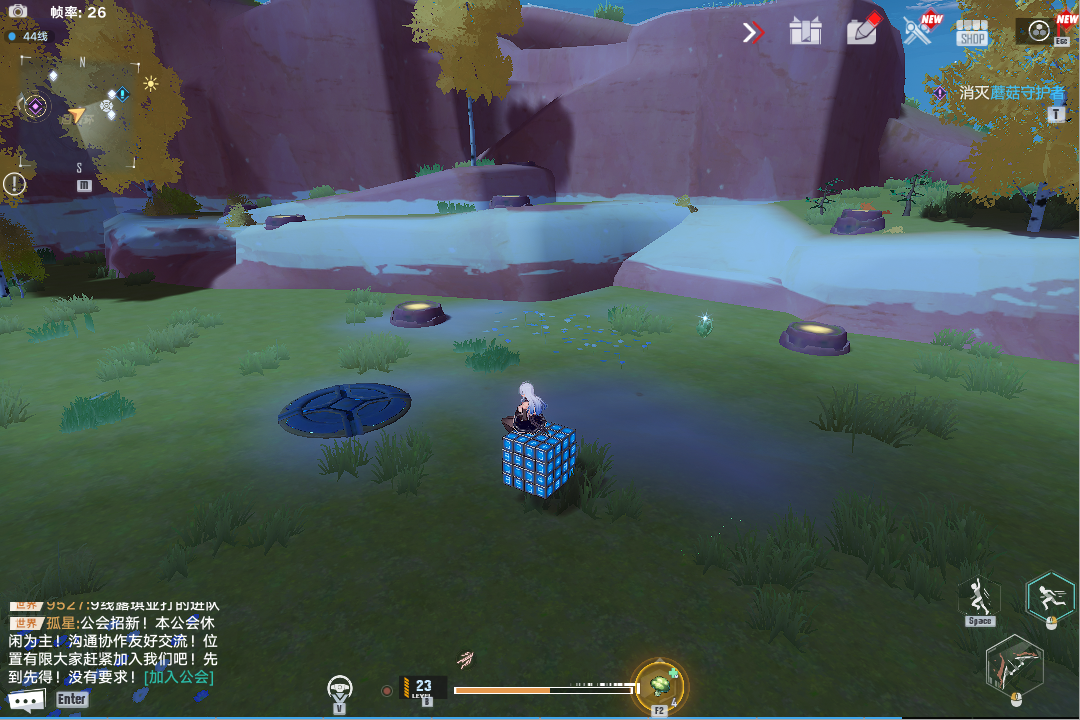Click the sun weather icon by minimap
Screen dimensions: 1080x720
click(150, 84)
